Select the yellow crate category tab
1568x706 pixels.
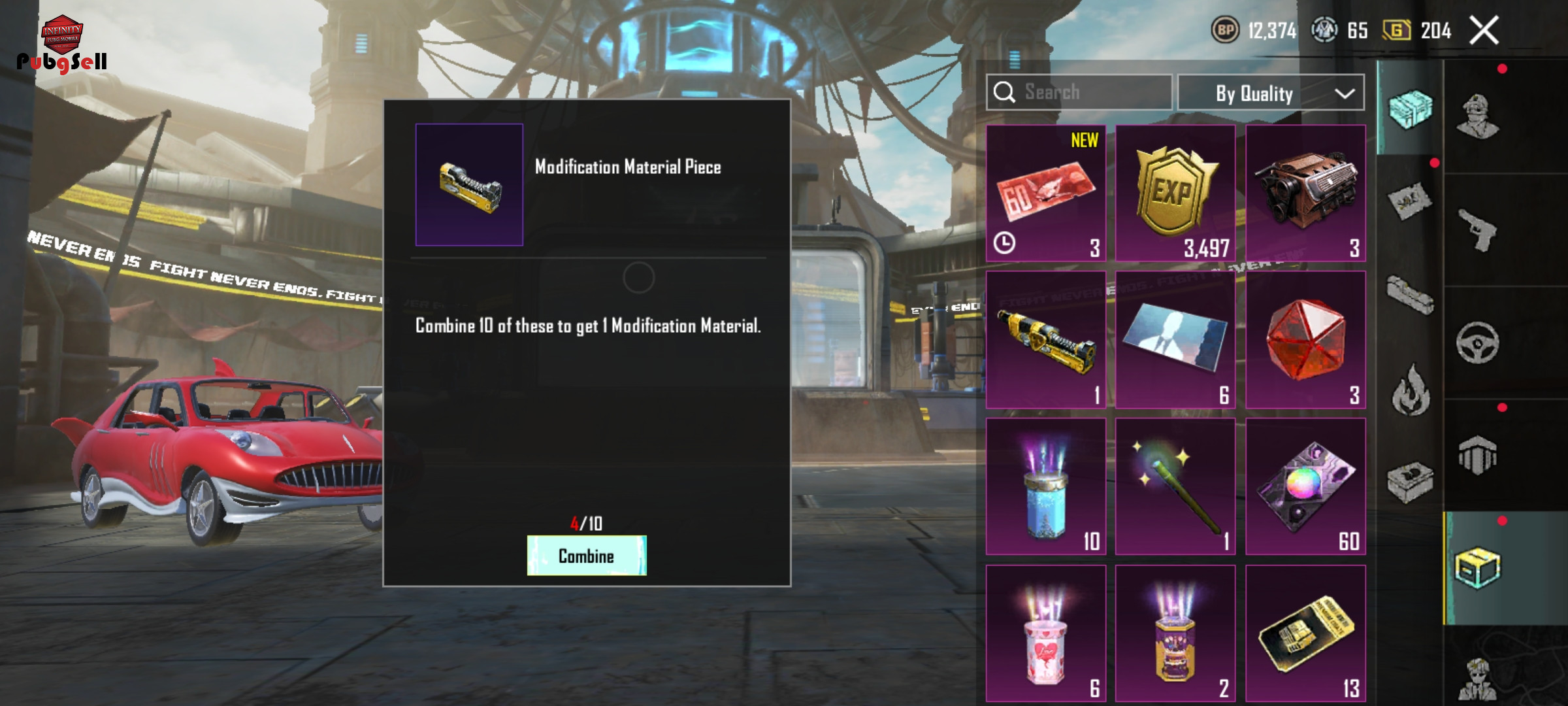click(1477, 567)
